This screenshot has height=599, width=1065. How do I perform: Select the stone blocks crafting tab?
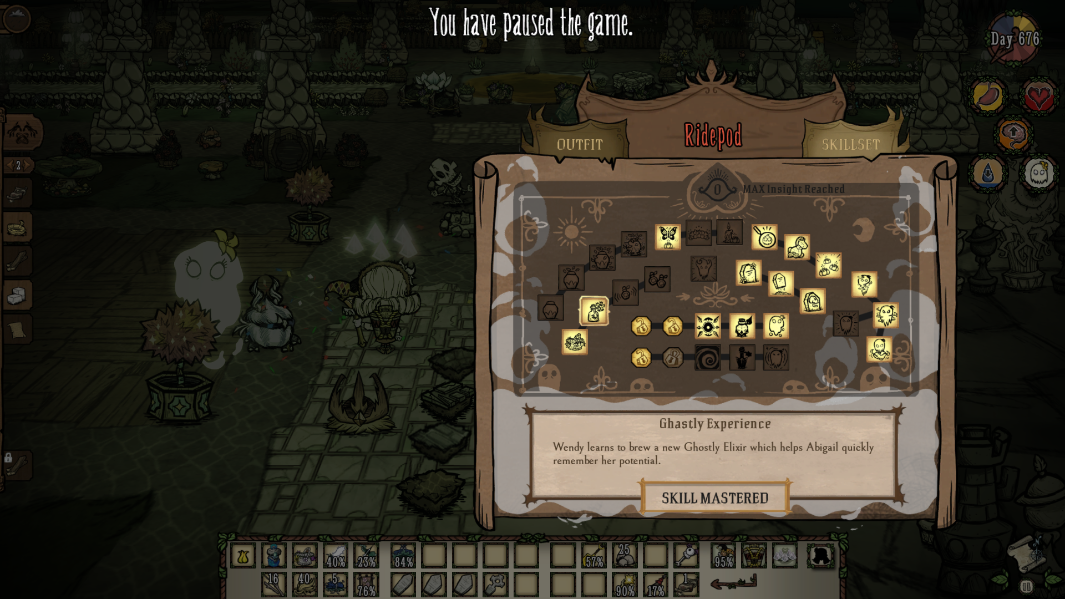tap(17, 295)
